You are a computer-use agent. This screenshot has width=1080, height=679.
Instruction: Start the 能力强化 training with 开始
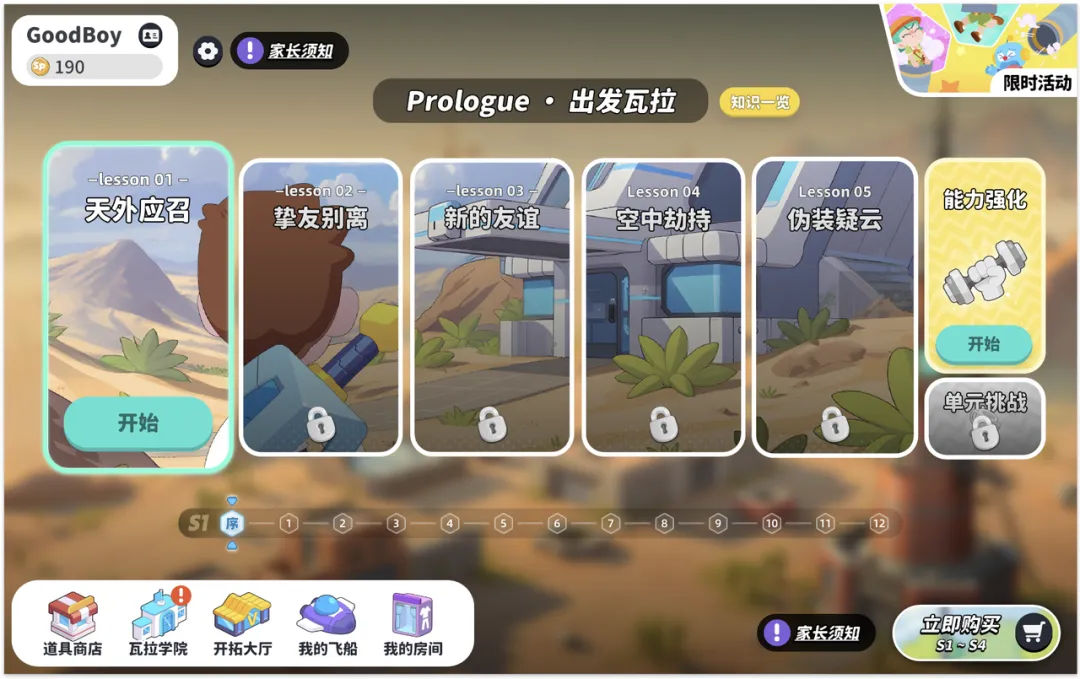click(x=983, y=344)
